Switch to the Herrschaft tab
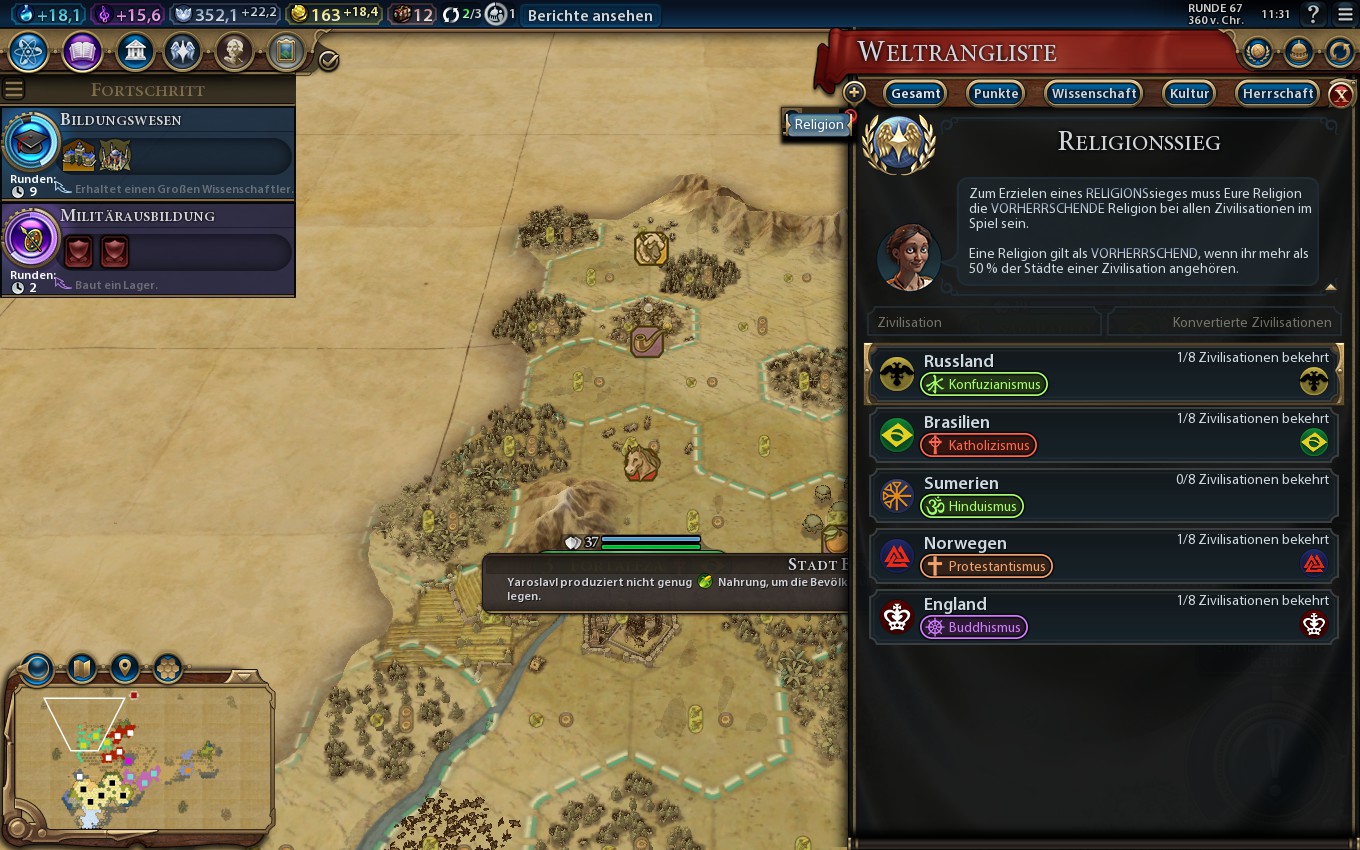1360x850 pixels. pyautogui.click(x=1277, y=93)
